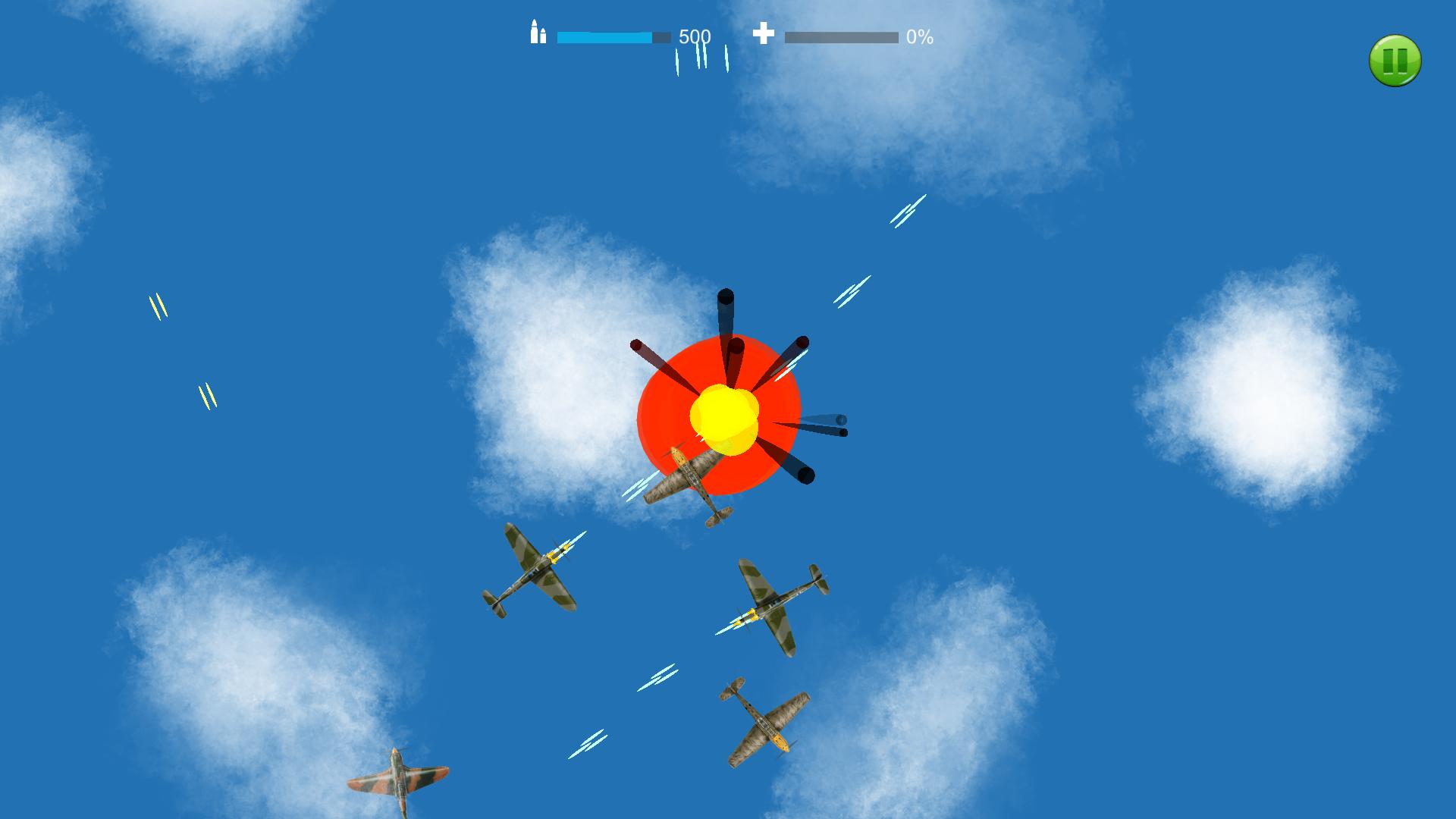The height and width of the screenshot is (819, 1456).
Task: Select the white health cross icon
Action: pyautogui.click(x=764, y=33)
